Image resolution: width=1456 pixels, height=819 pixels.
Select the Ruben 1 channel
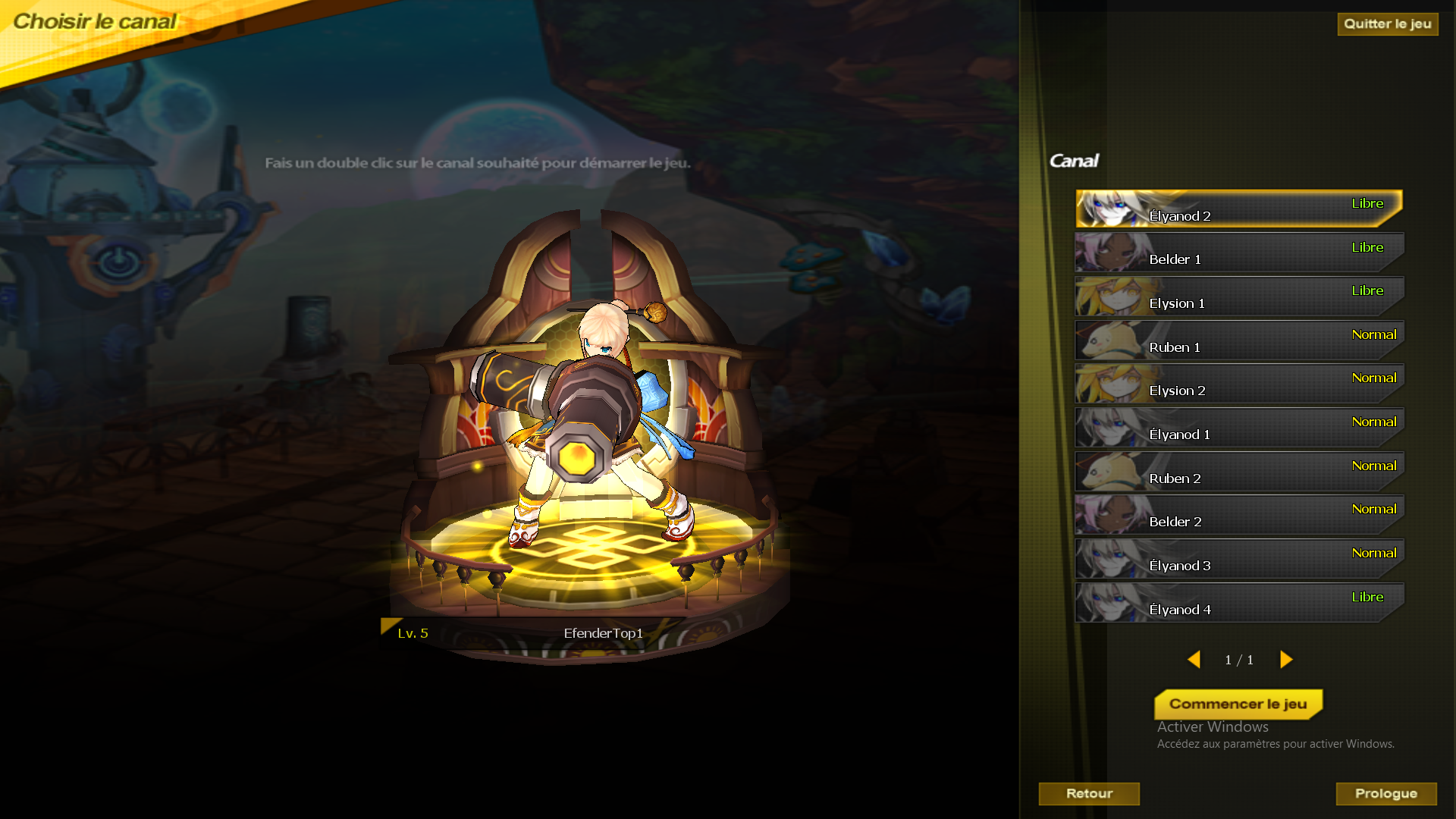point(1238,340)
